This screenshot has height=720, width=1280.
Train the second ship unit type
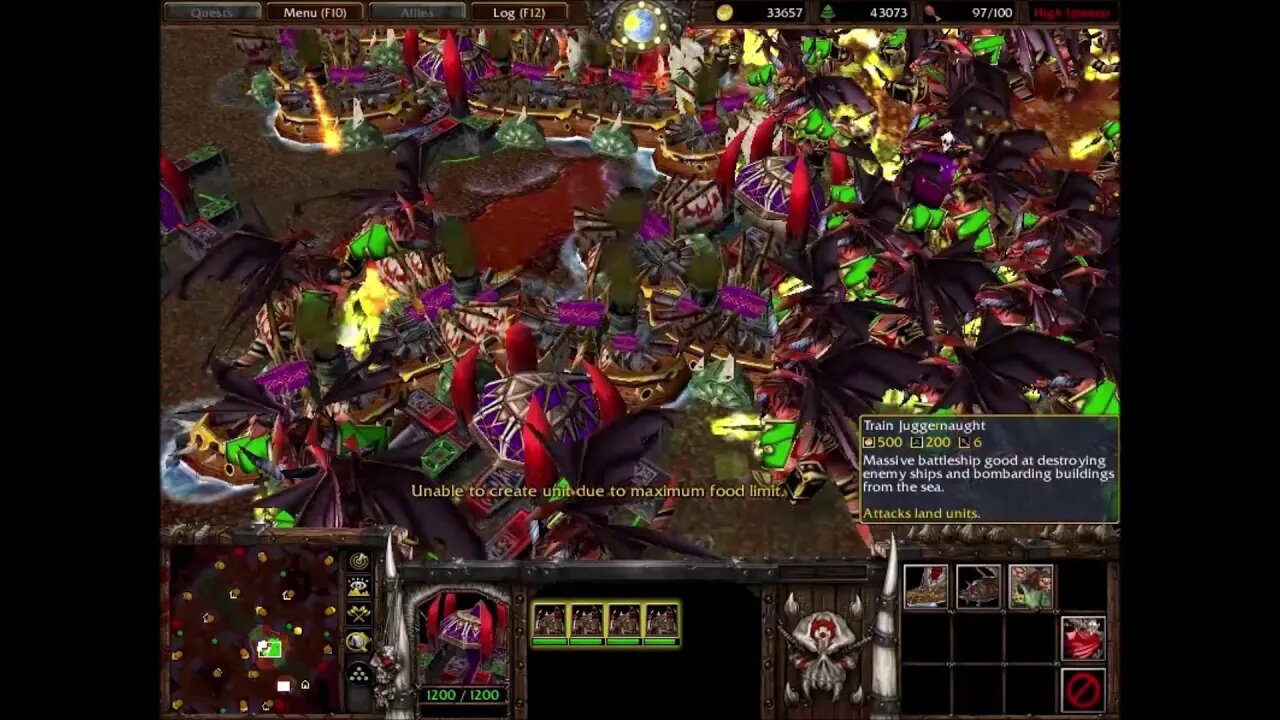coord(979,587)
